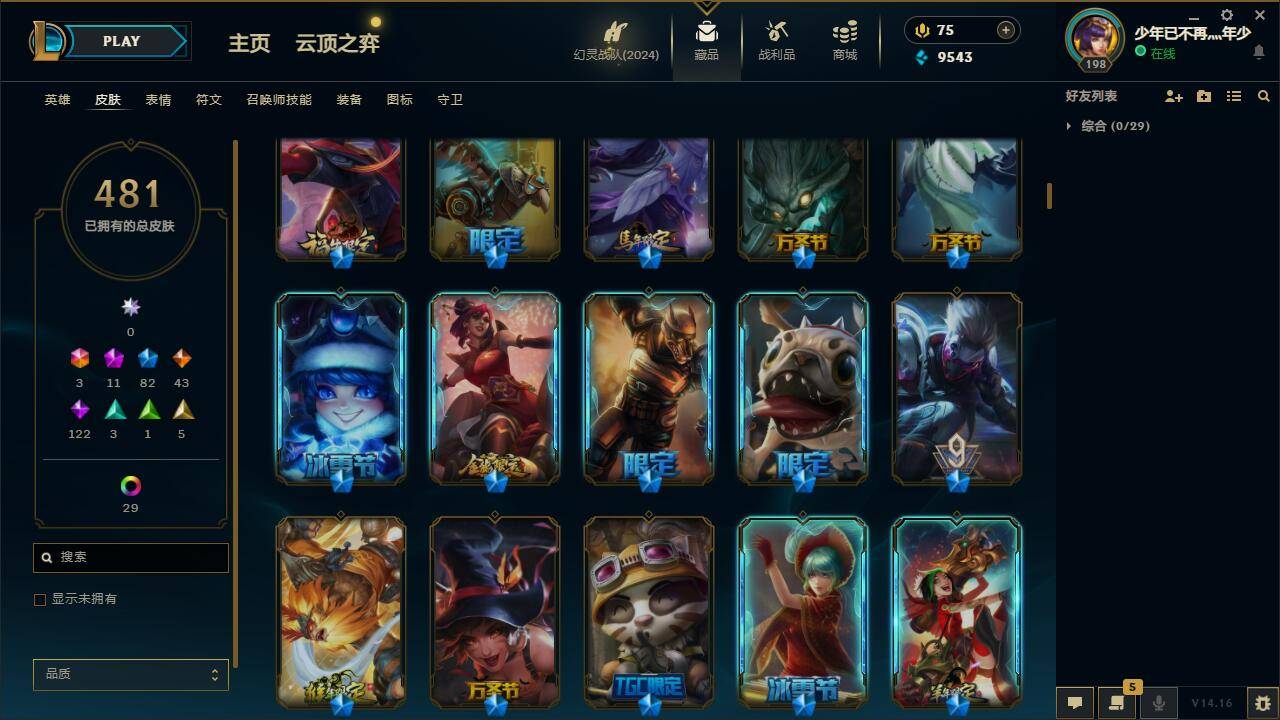Switch to the 表情 emotes tab
The image size is (1280, 720).
pyautogui.click(x=157, y=100)
